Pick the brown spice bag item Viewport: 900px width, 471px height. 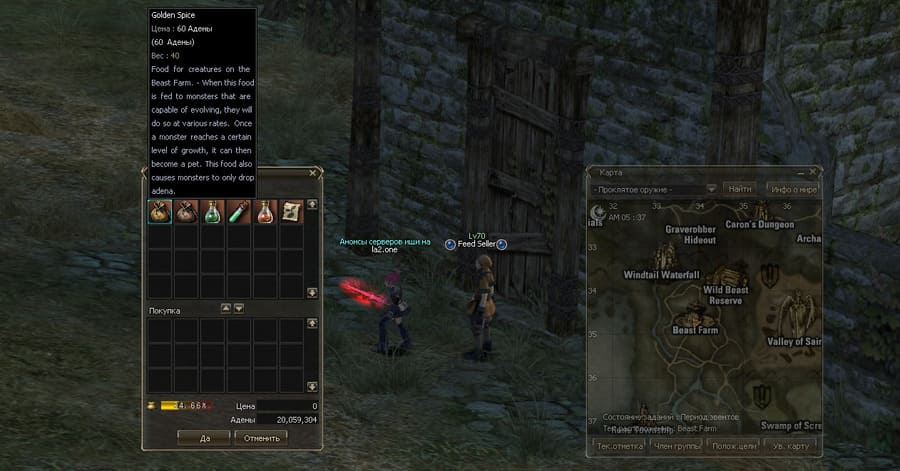[x=186, y=211]
